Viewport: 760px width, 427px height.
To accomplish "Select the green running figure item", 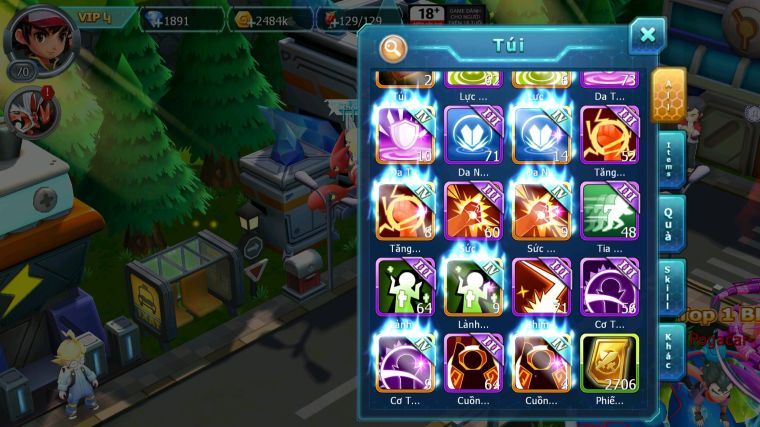I will pyautogui.click(x=609, y=210).
